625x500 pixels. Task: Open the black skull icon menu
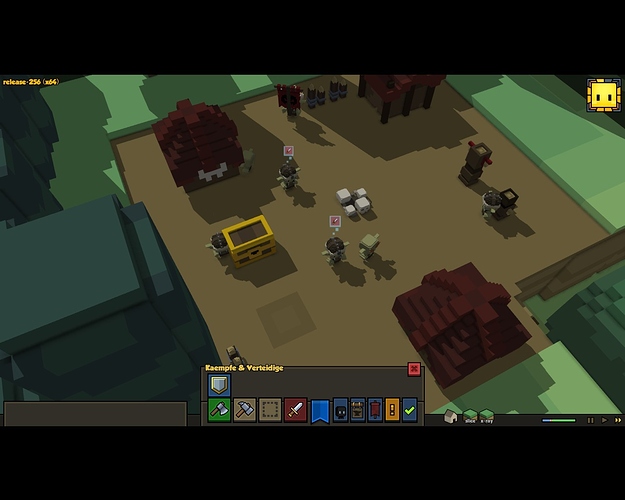[x=341, y=410]
